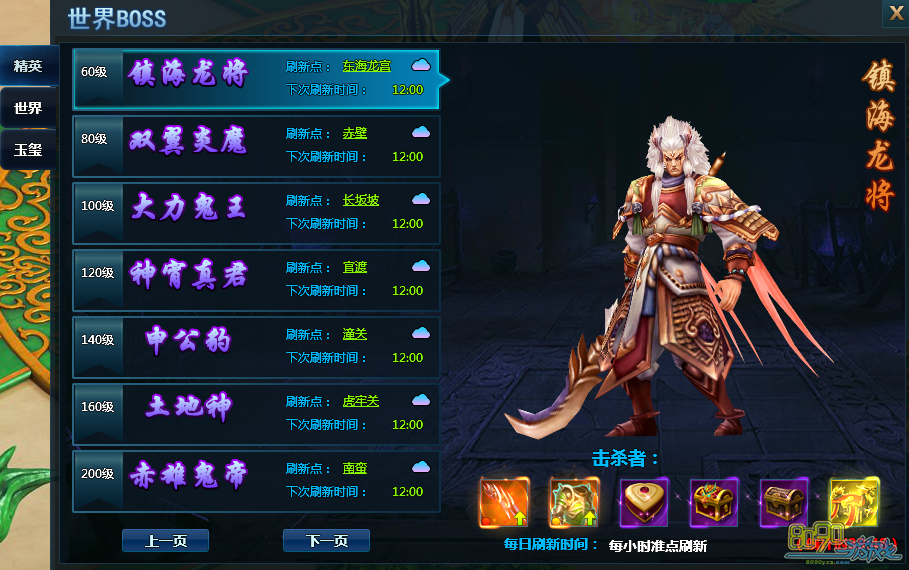Screen dimensions: 909x570
Task: Select the level 80 boss 双翼炎魔
Action: 189,141
